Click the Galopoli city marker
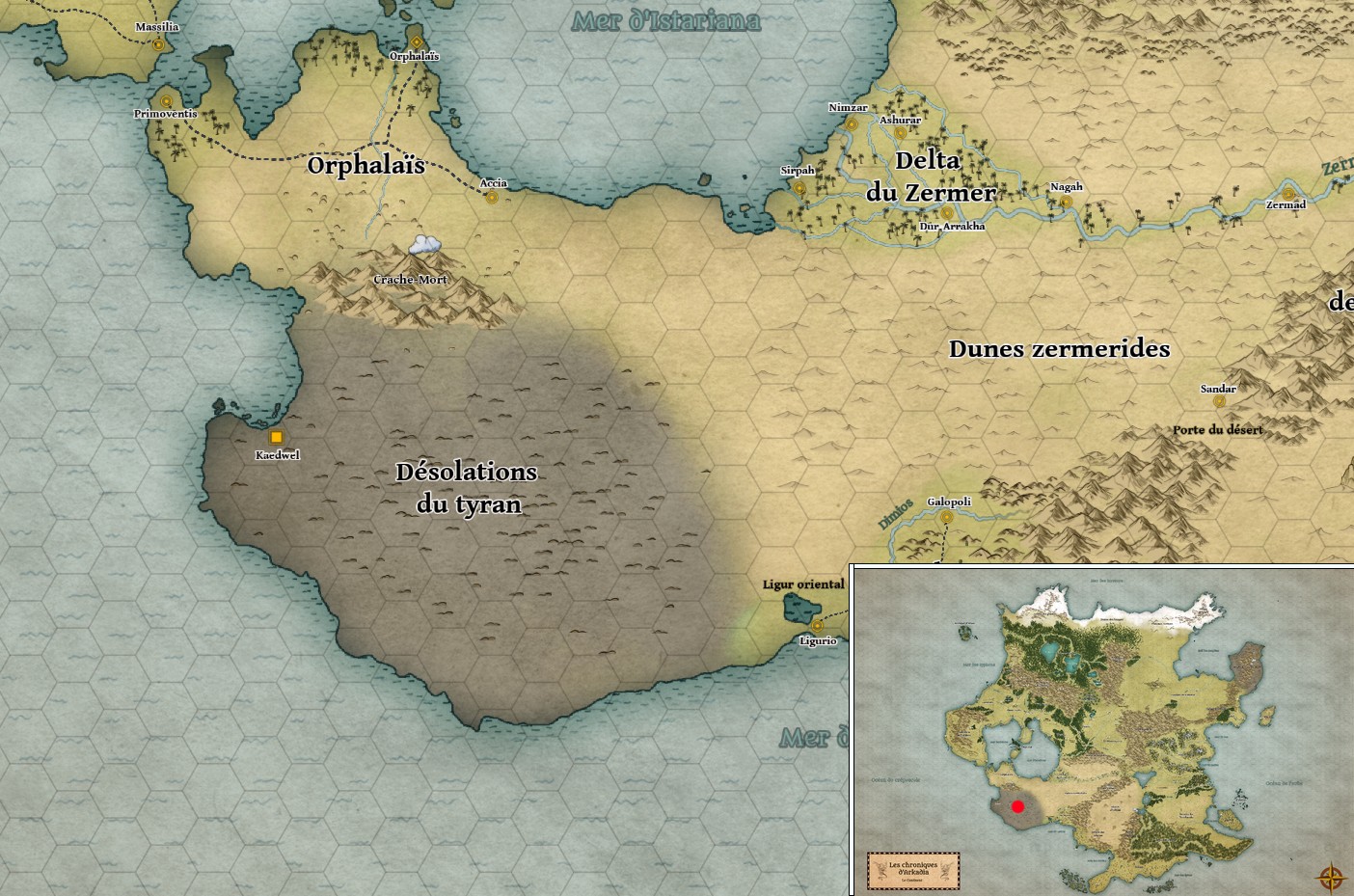The height and width of the screenshot is (896, 1354). 946,517
